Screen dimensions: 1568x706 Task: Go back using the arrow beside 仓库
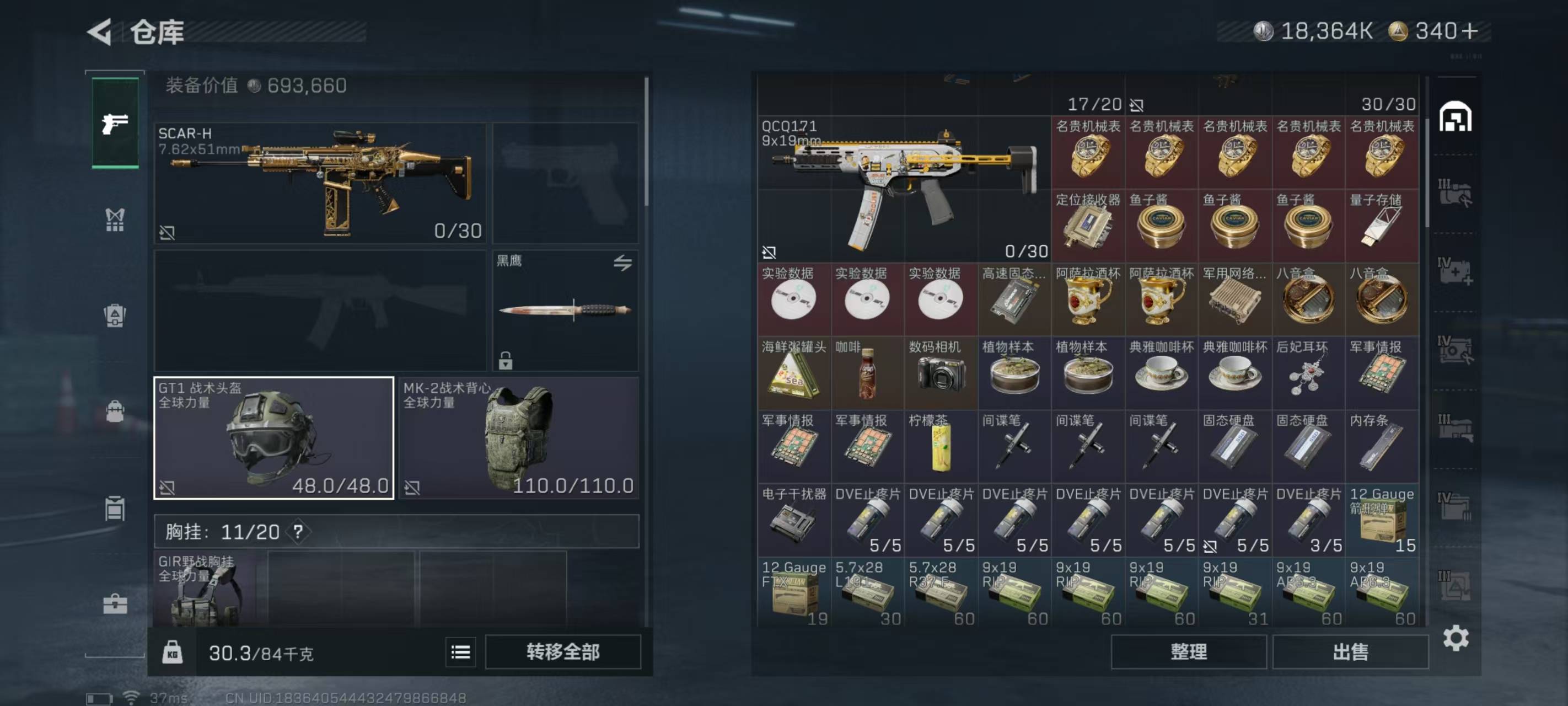click(x=100, y=31)
